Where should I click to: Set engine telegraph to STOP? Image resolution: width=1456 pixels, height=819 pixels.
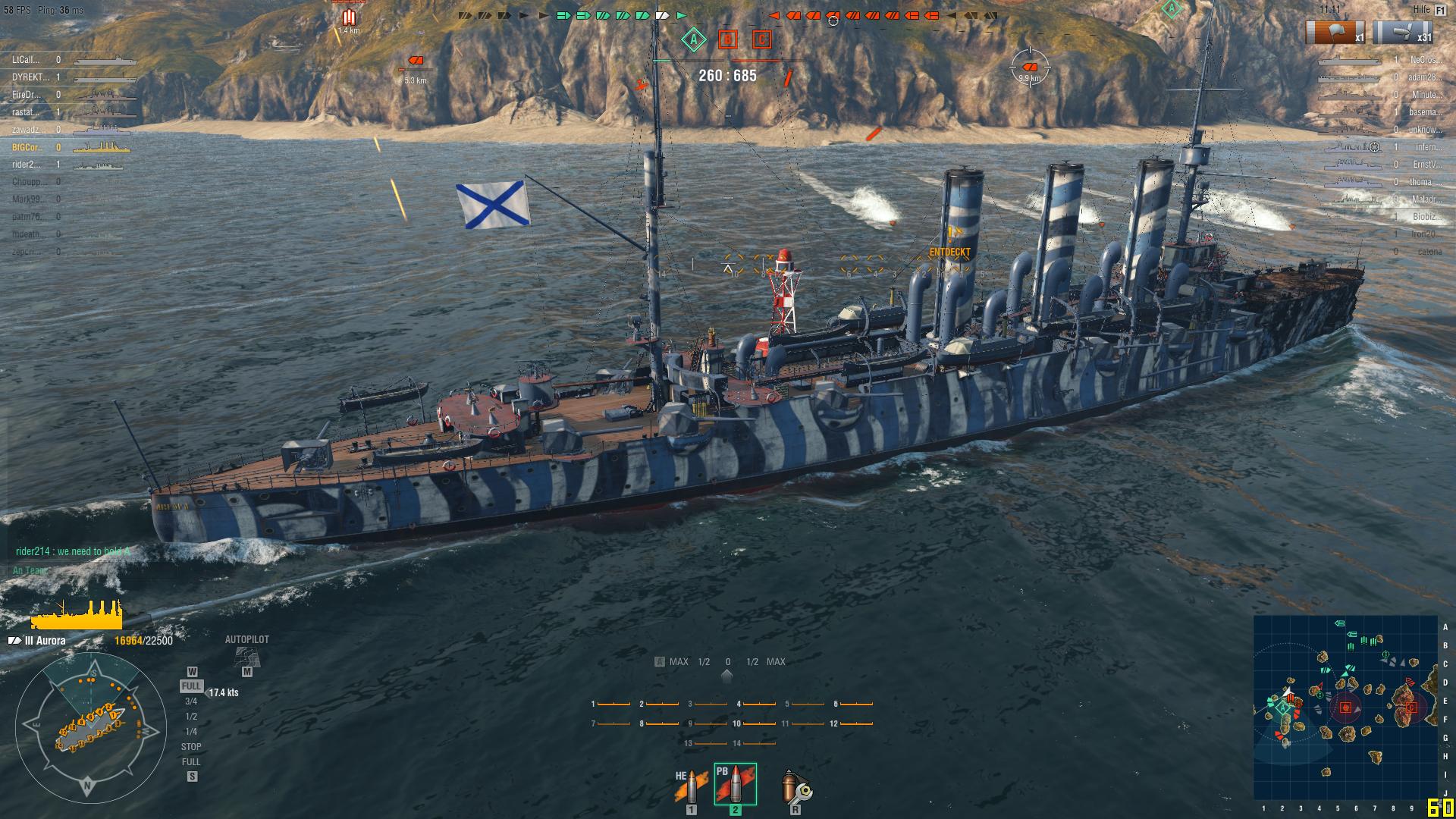point(191,747)
